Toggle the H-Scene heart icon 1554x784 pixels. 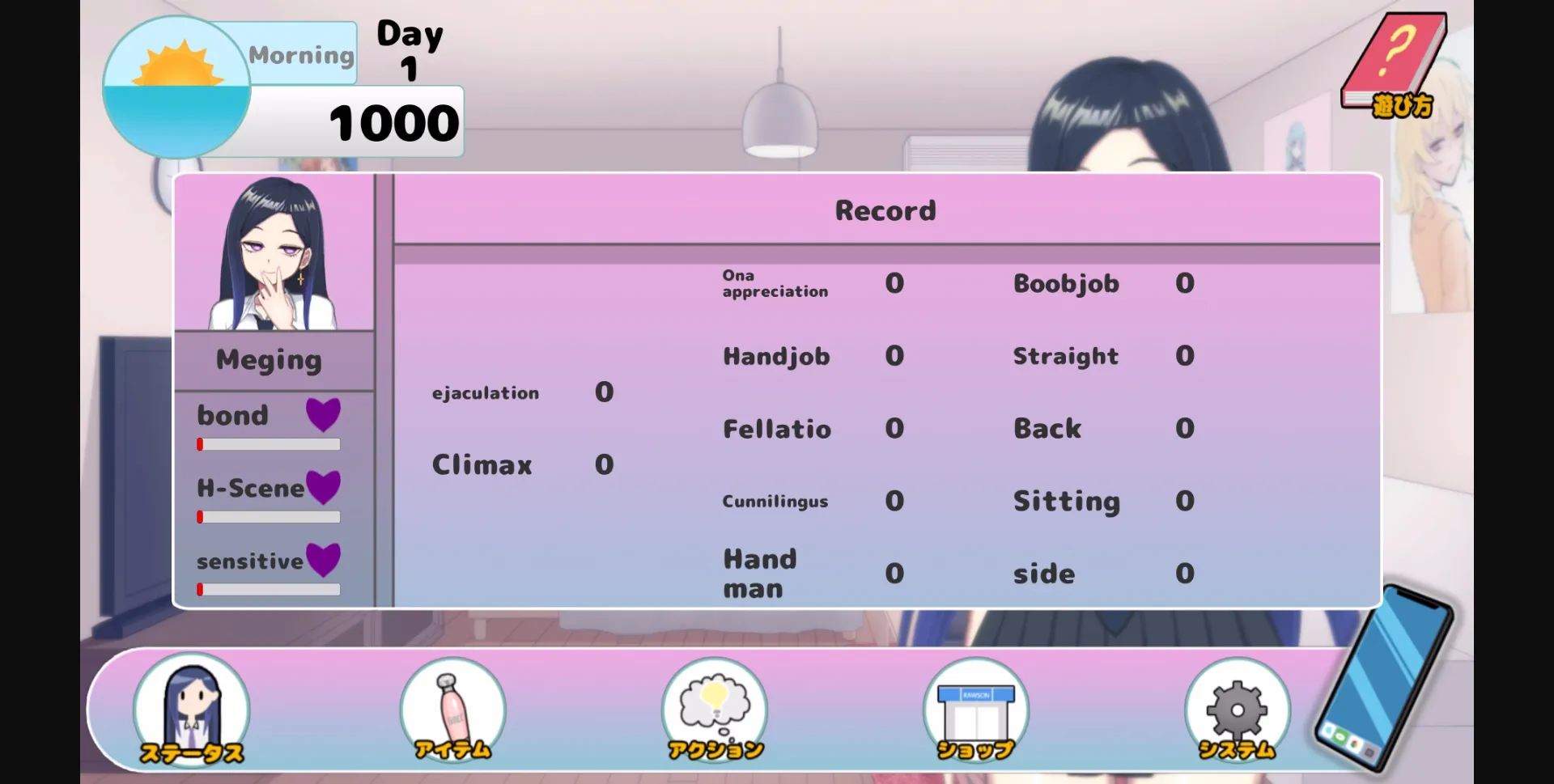325,486
